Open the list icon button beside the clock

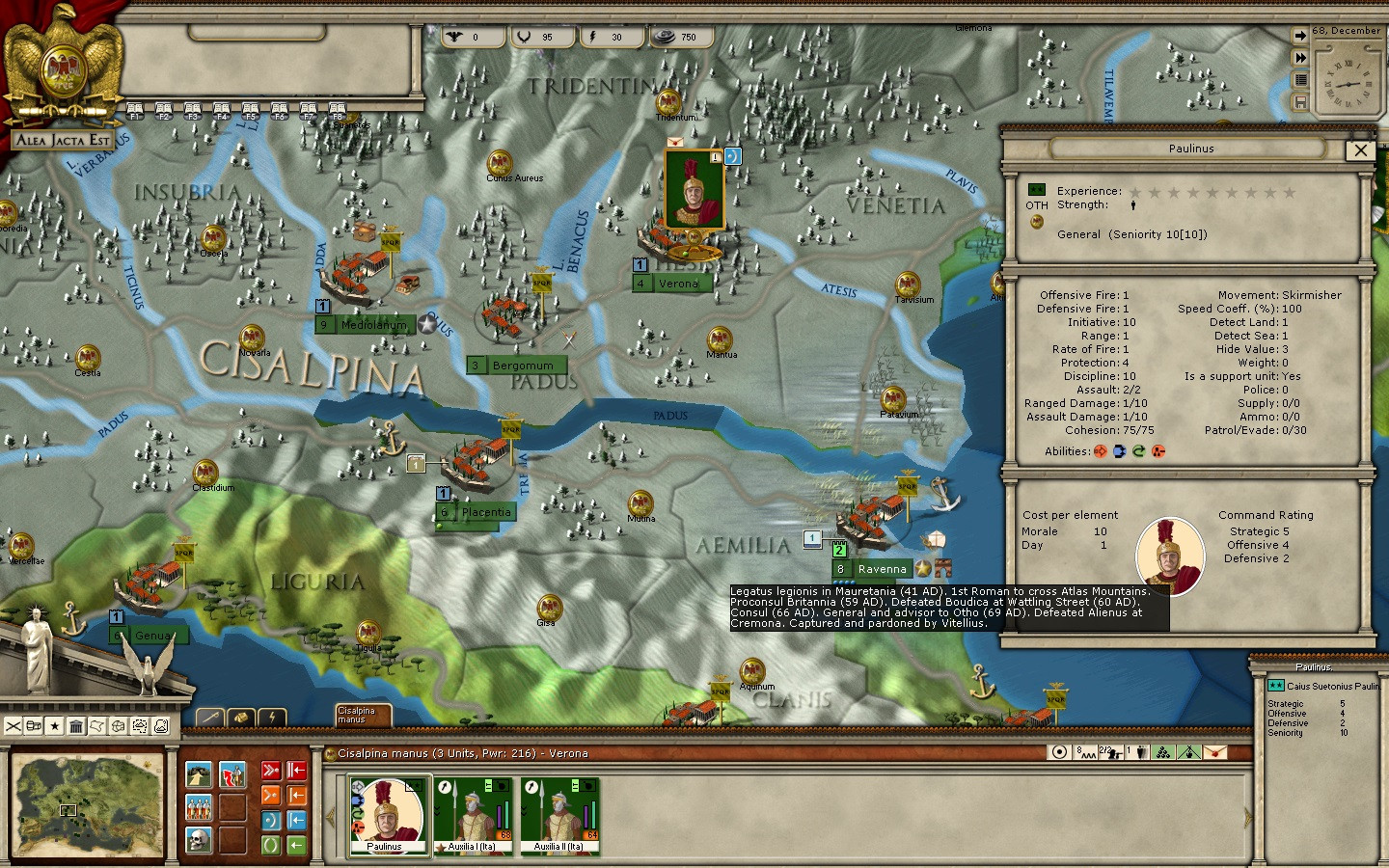tap(1300, 80)
